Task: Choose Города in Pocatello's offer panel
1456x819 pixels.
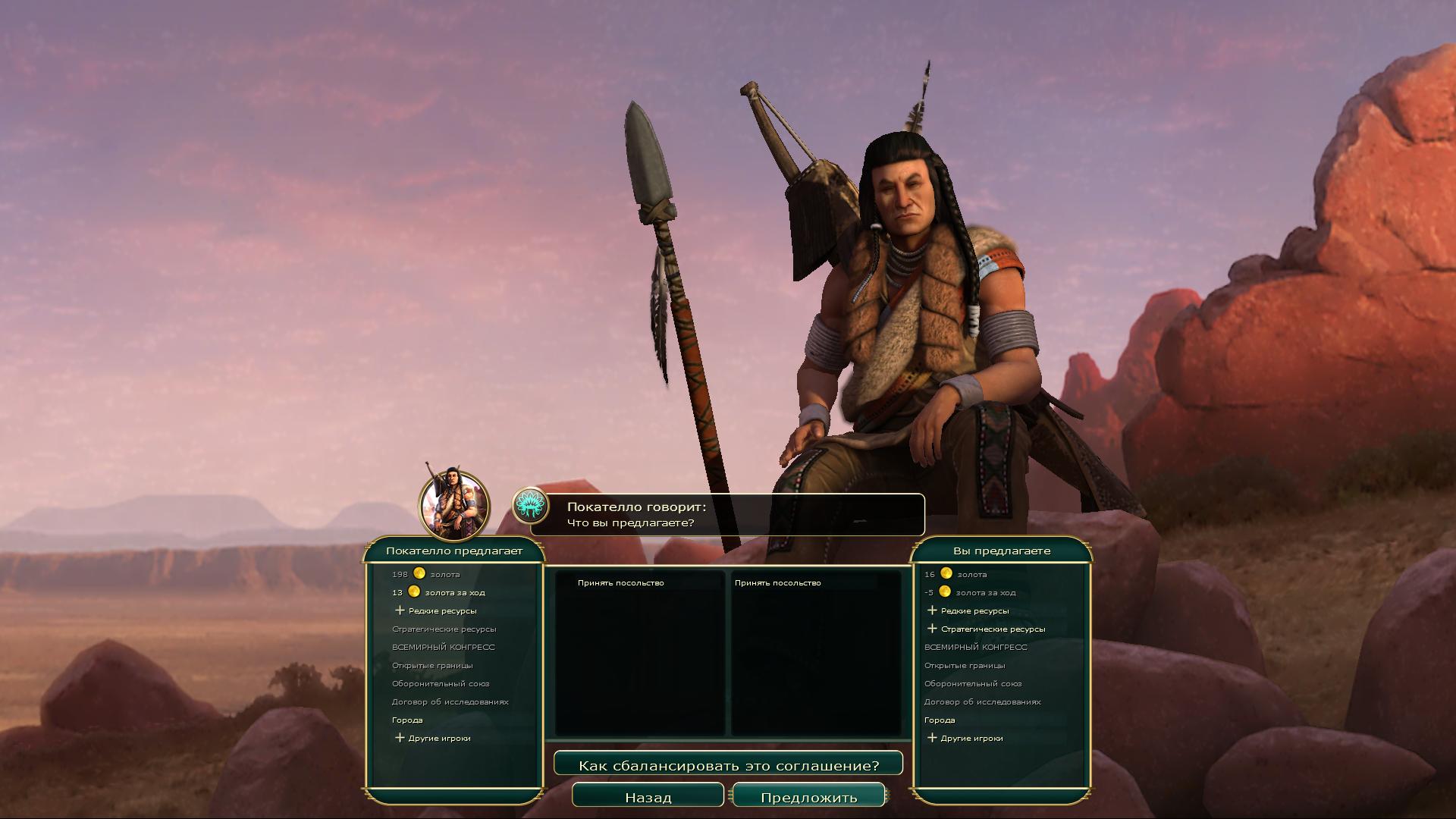Action: pyautogui.click(x=407, y=720)
